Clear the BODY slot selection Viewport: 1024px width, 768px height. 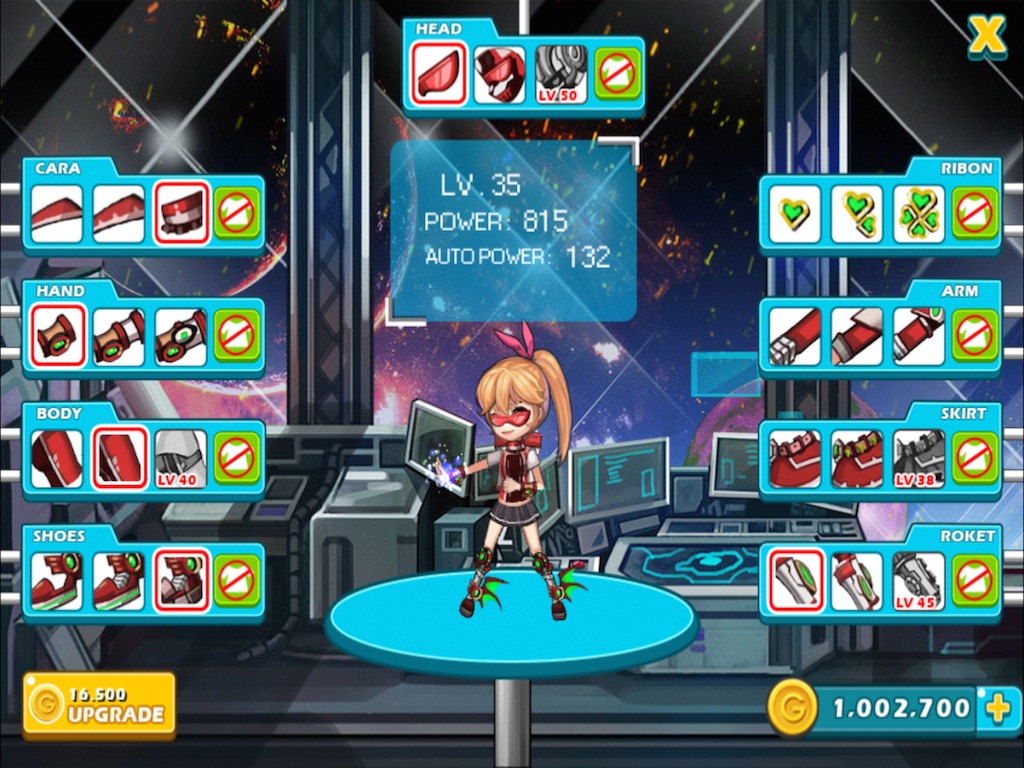(237, 459)
